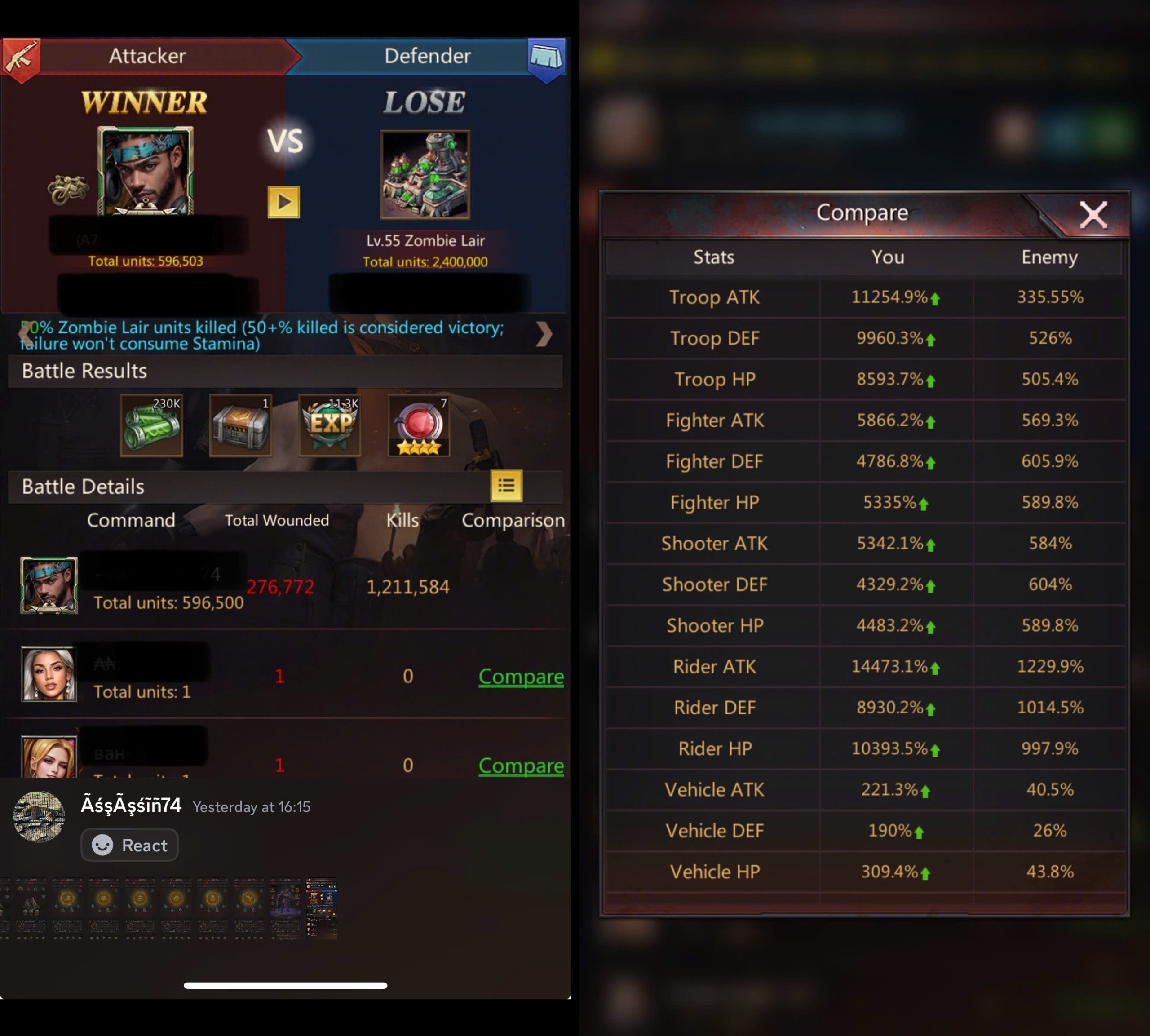This screenshot has width=1150, height=1036.
Task: Open the Battle Details list view
Action: click(506, 486)
